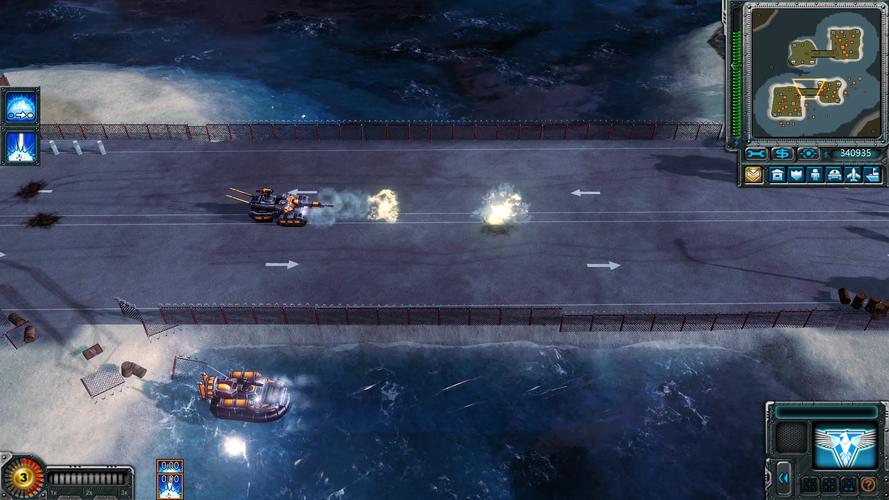Open the navy ship production tab
Viewport: 889px width, 500px height.
pos(873,175)
